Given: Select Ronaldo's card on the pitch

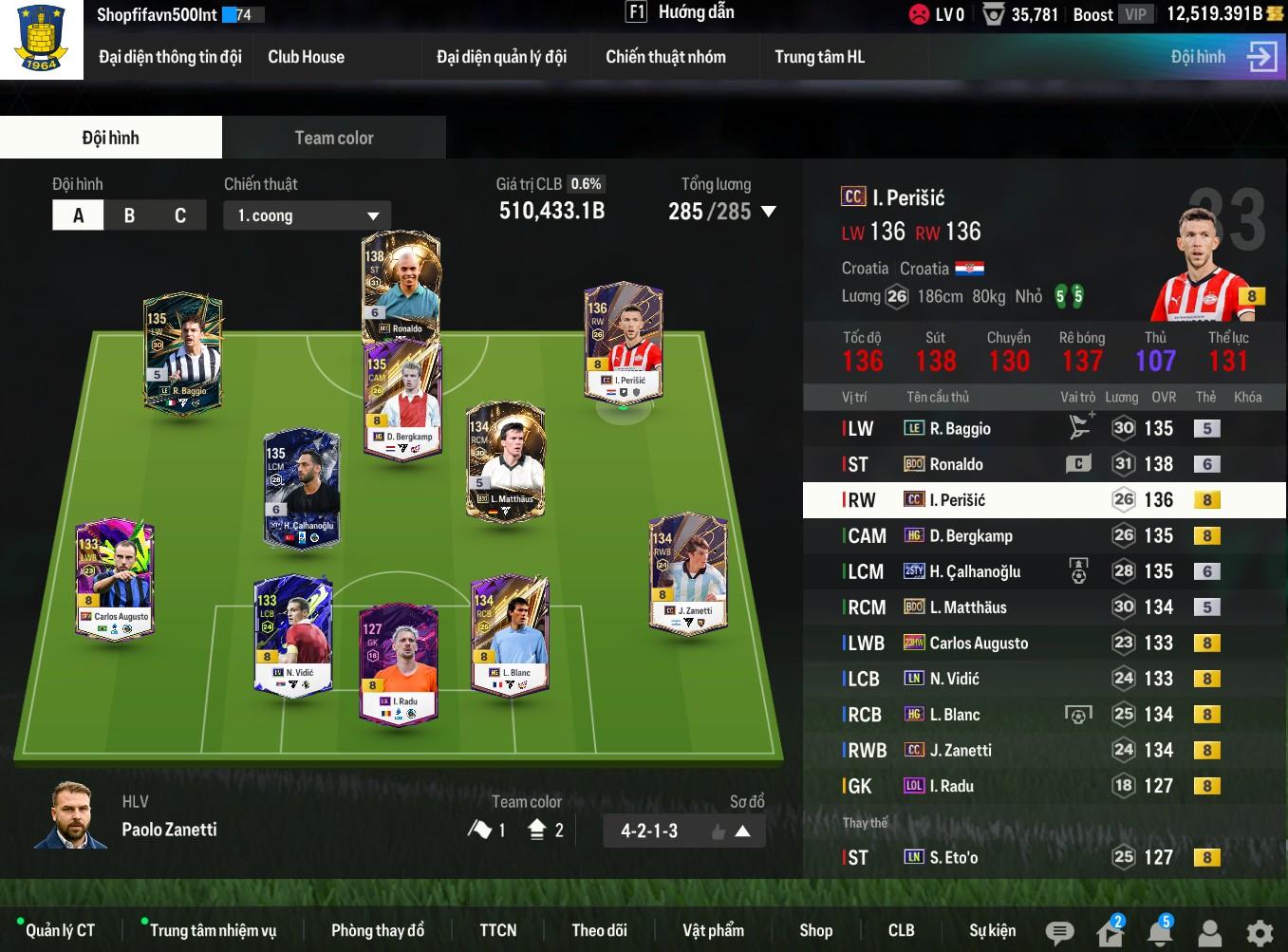Looking at the screenshot, I should point(401,285).
